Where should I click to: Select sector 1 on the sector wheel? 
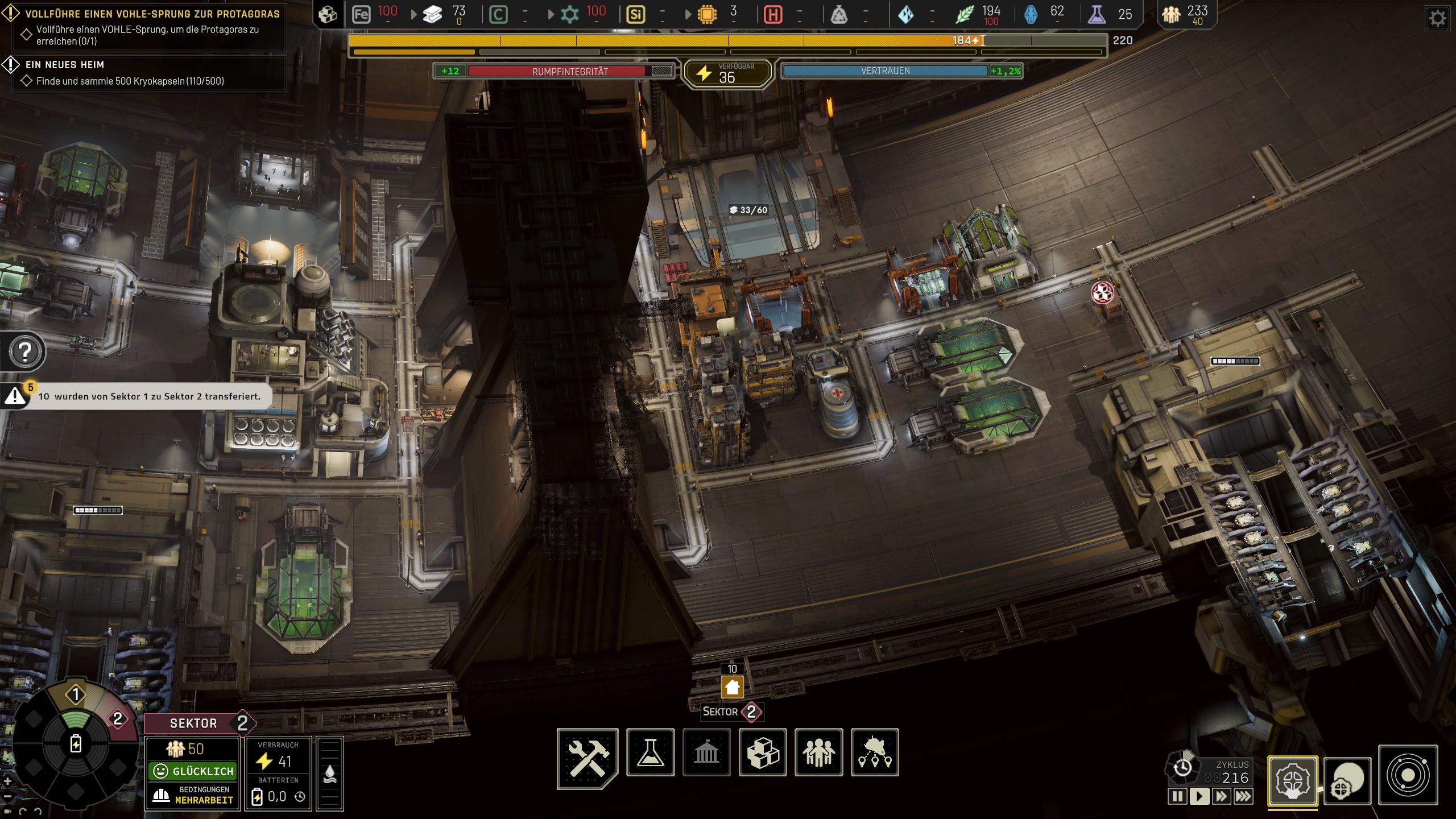(76, 694)
